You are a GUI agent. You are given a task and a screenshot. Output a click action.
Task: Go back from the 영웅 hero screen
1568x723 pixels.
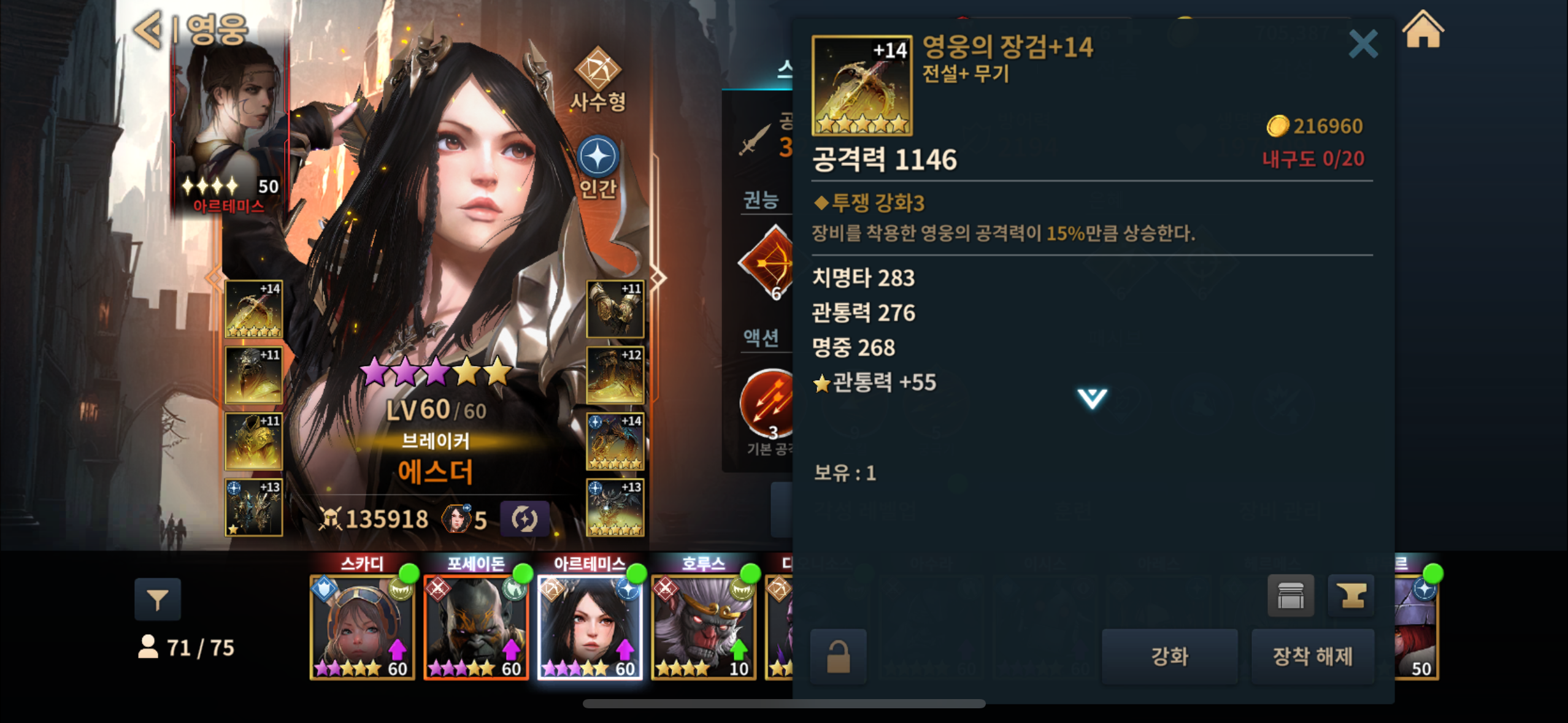[x=148, y=29]
